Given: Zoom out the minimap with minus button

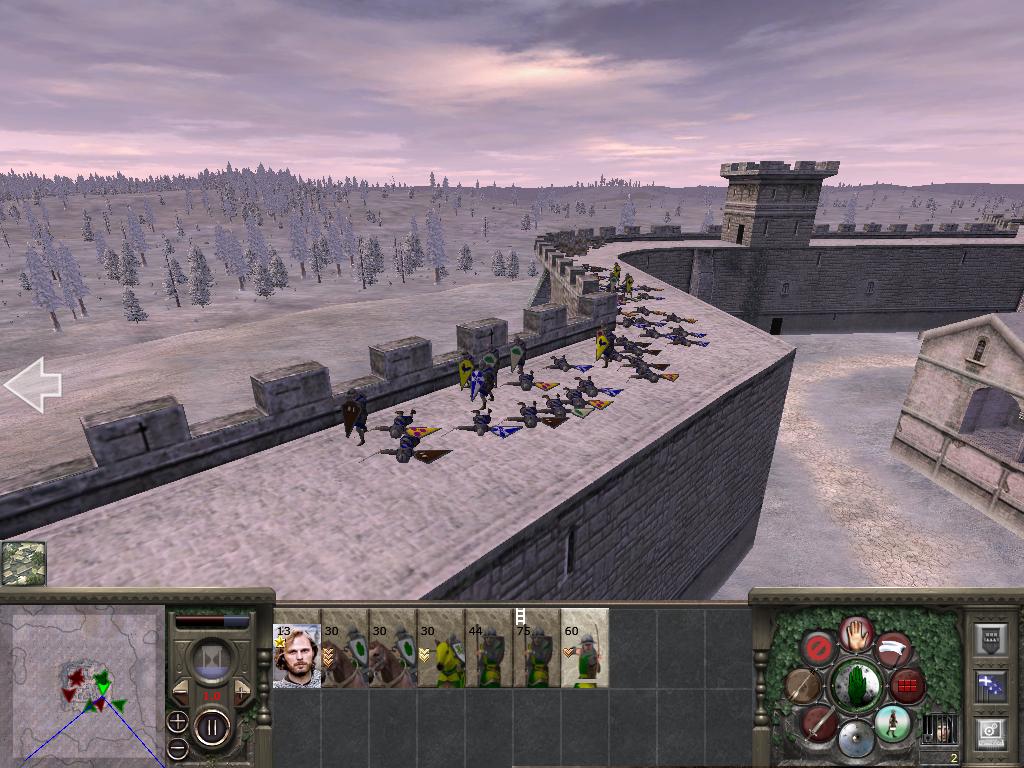Looking at the screenshot, I should 177,747.
